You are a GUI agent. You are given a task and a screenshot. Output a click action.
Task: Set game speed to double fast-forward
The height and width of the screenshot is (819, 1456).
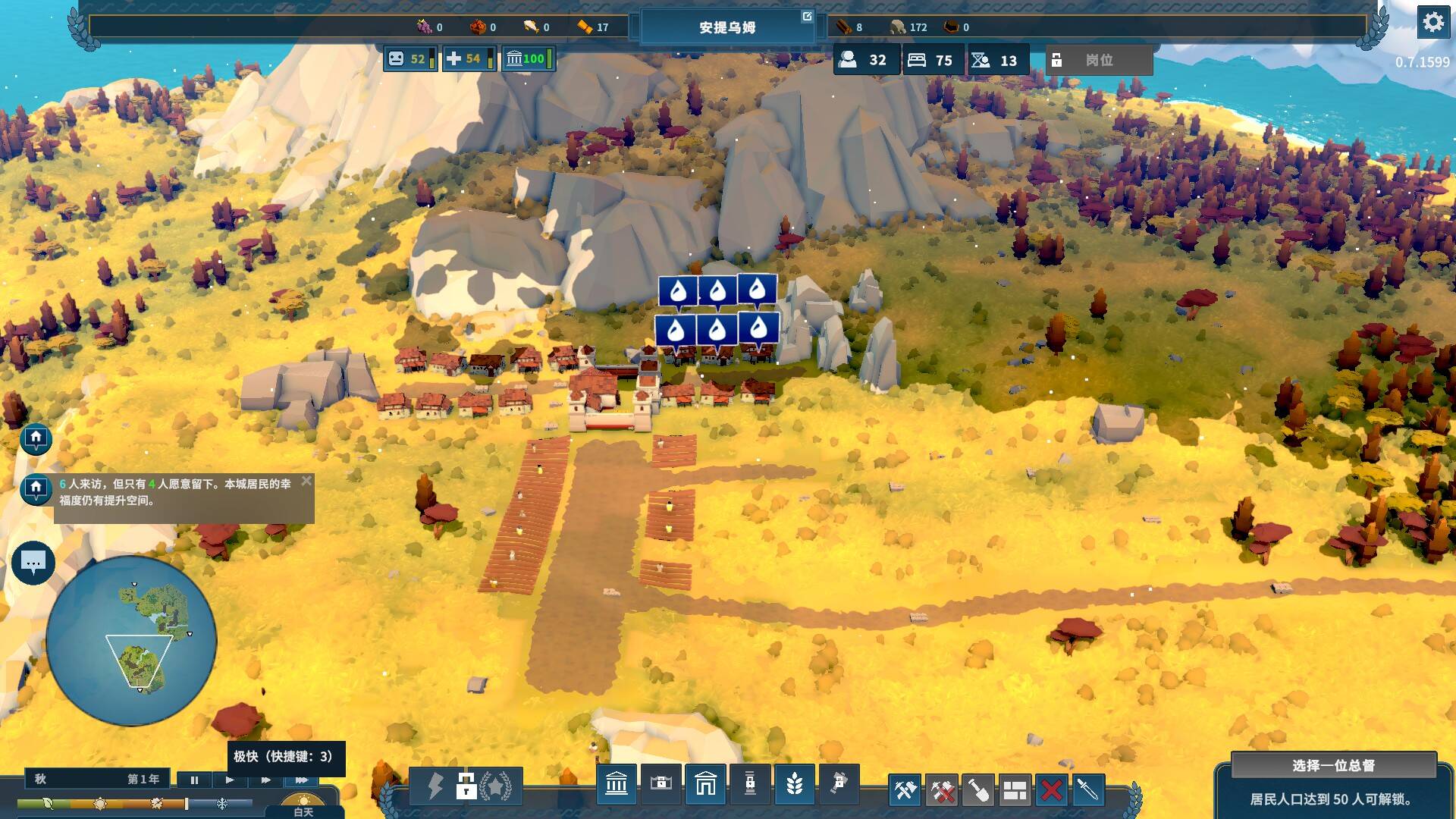pos(265,780)
